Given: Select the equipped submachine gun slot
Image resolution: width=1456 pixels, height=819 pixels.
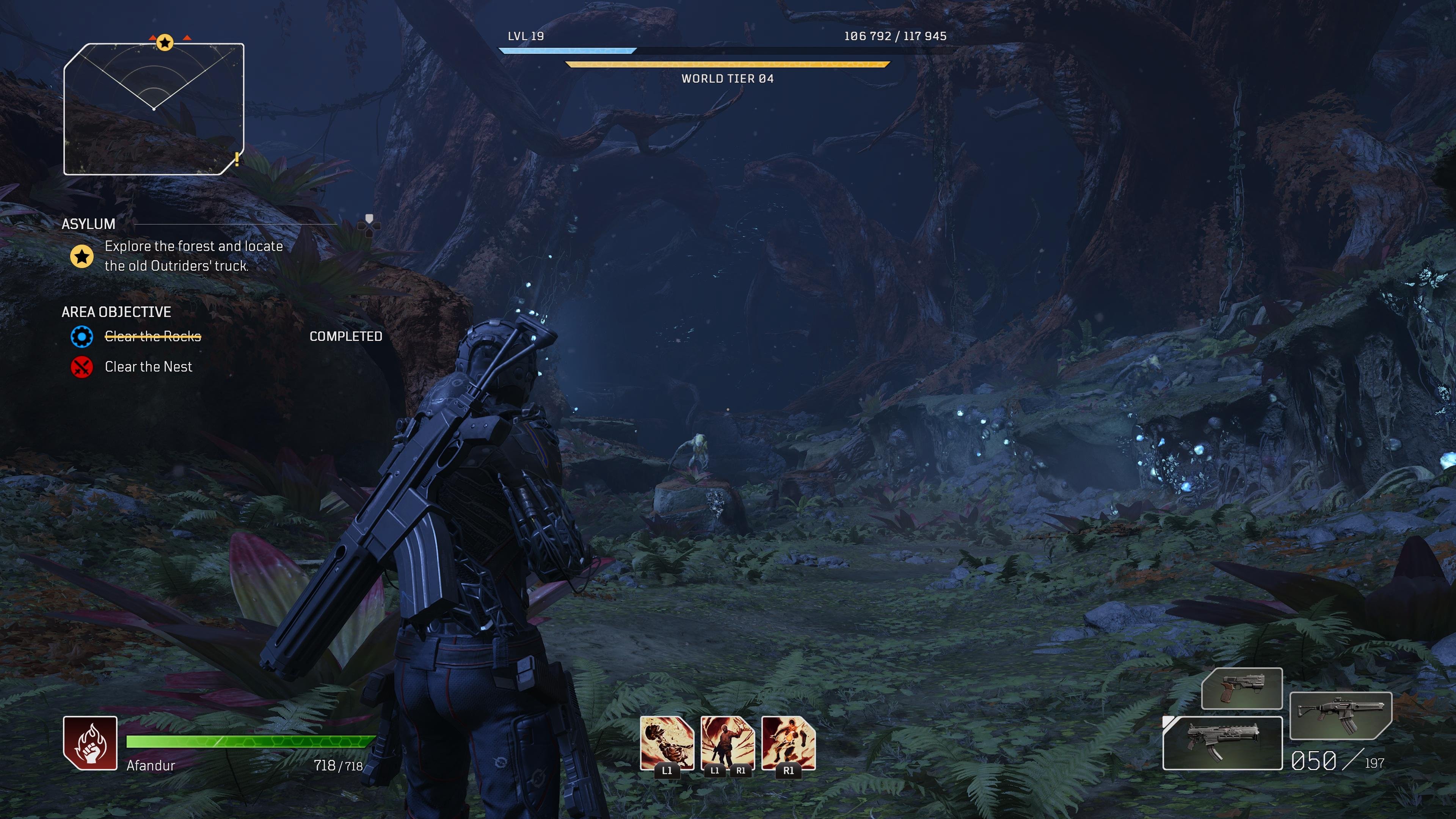Looking at the screenshot, I should pyautogui.click(x=1222, y=743).
